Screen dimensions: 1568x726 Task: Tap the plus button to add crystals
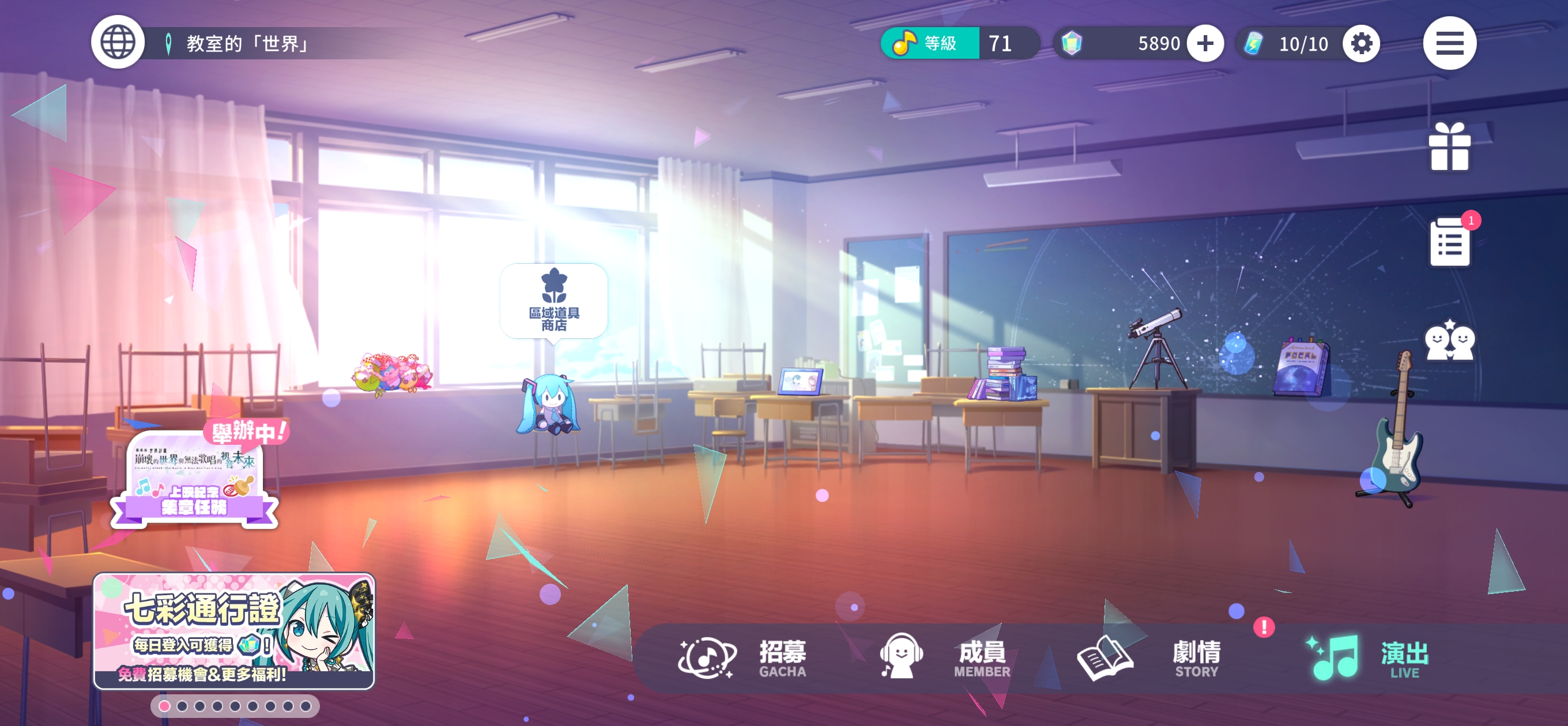(x=1205, y=43)
